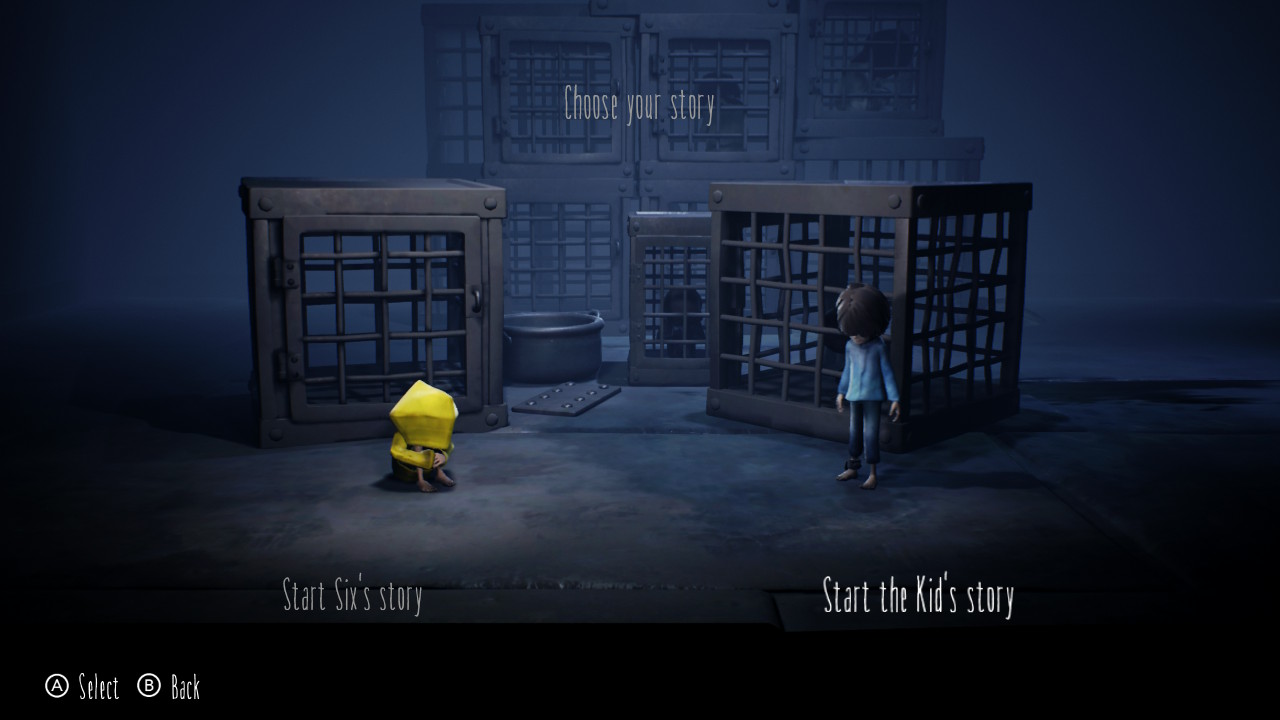This screenshot has height=720, width=1280.
Task: Click the Kid in striped pajamas
Action: (x=864, y=390)
